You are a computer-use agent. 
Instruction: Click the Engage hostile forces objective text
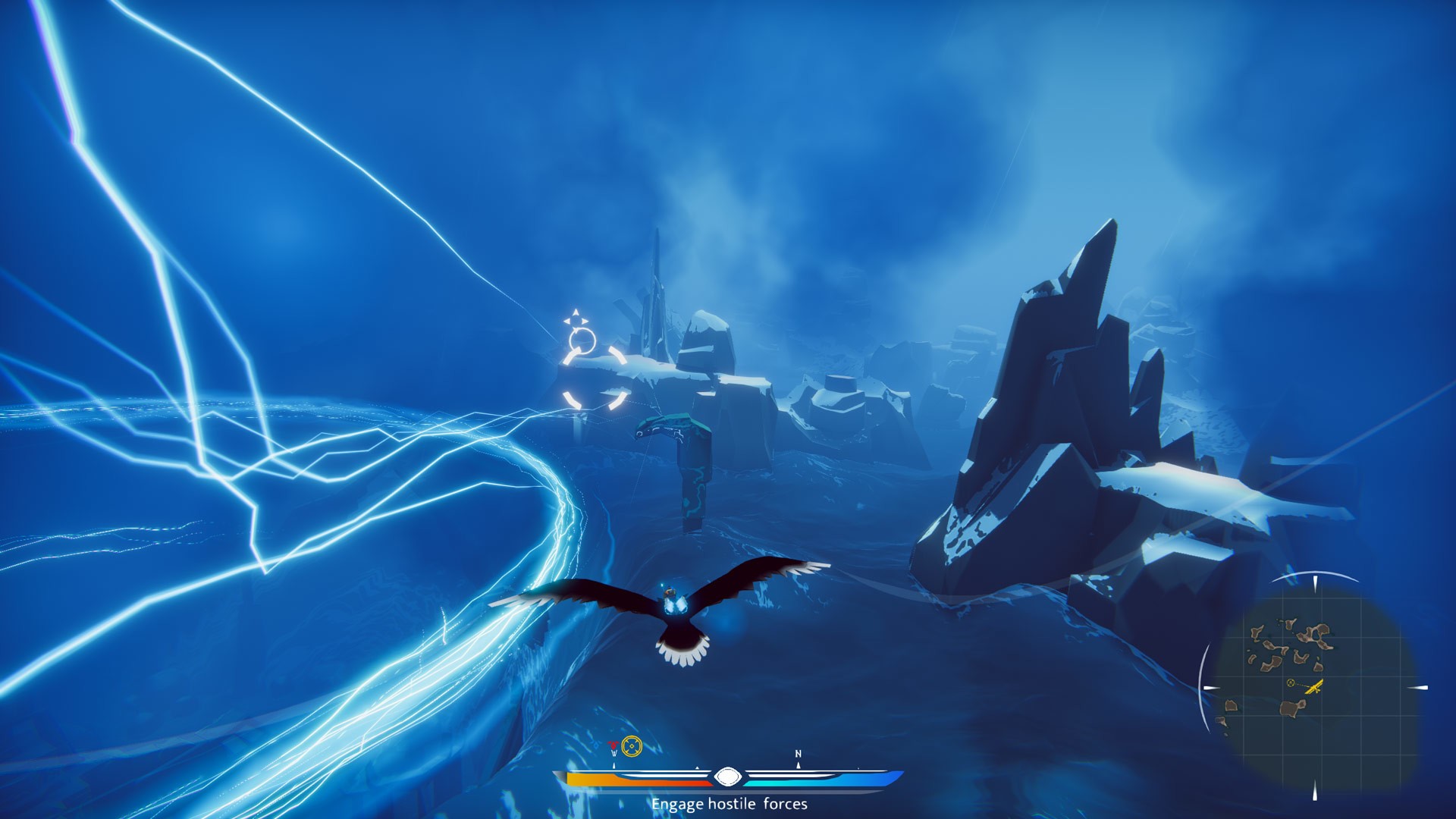coord(728,805)
